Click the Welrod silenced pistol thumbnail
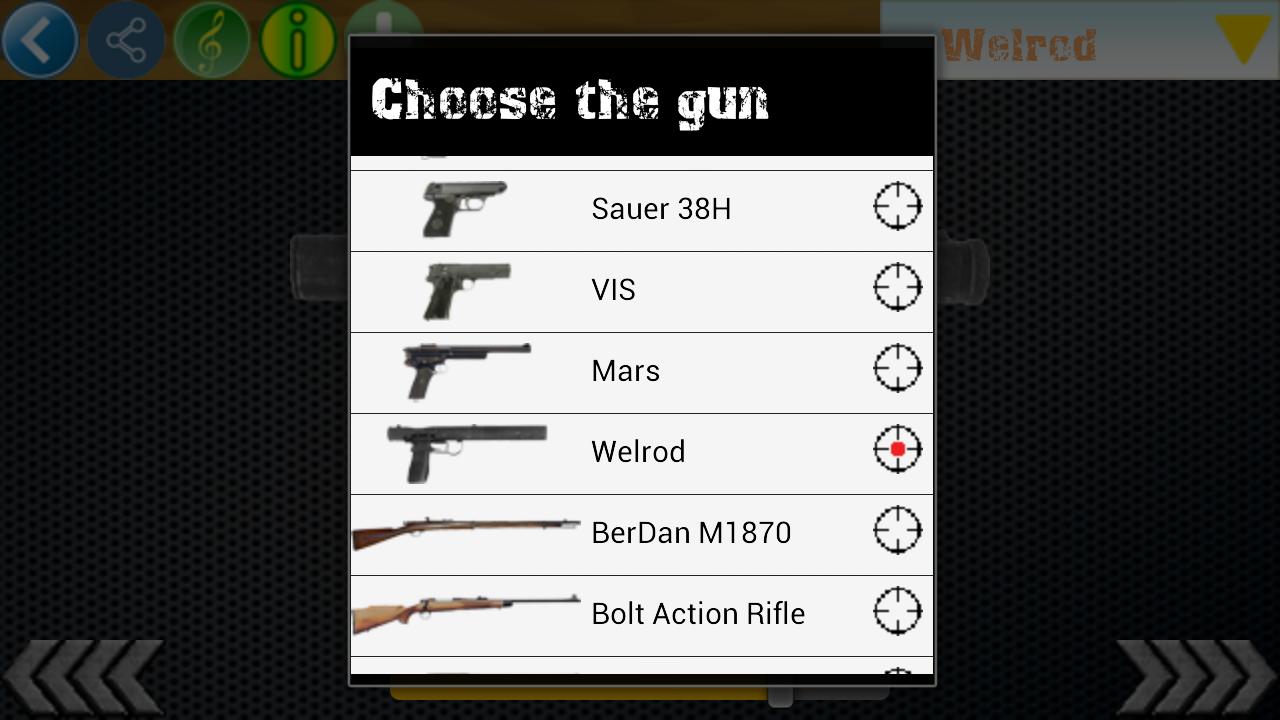 point(465,449)
